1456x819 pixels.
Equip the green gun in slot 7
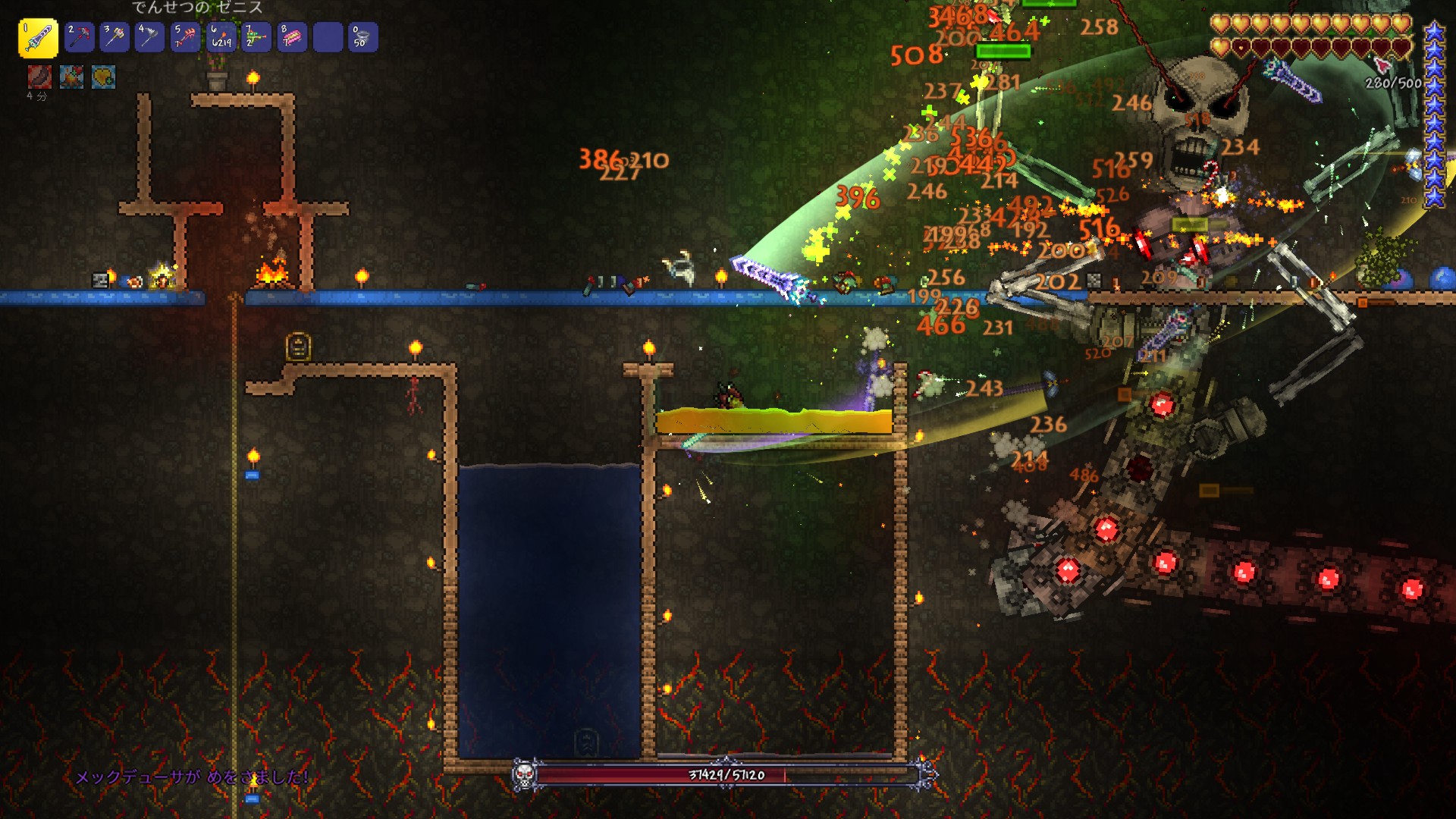256,37
